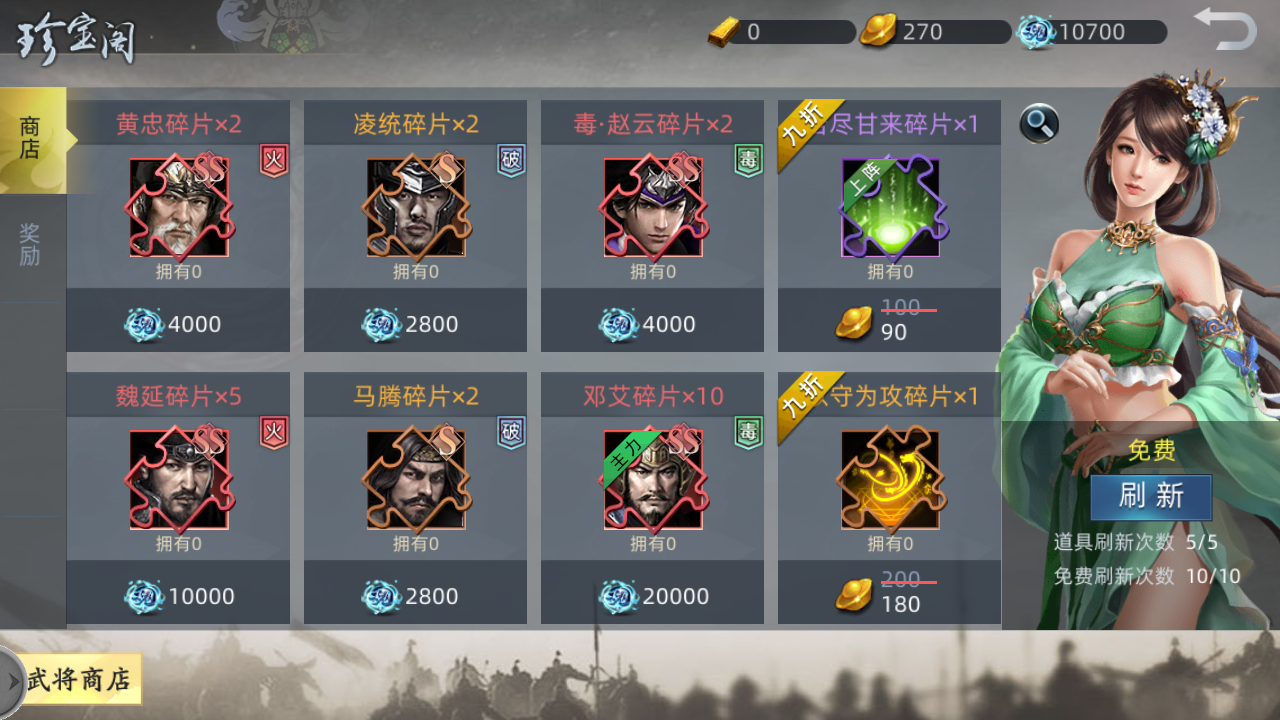Switch to the 商店 tab
Image resolution: width=1280 pixels, height=720 pixels.
tap(32, 140)
